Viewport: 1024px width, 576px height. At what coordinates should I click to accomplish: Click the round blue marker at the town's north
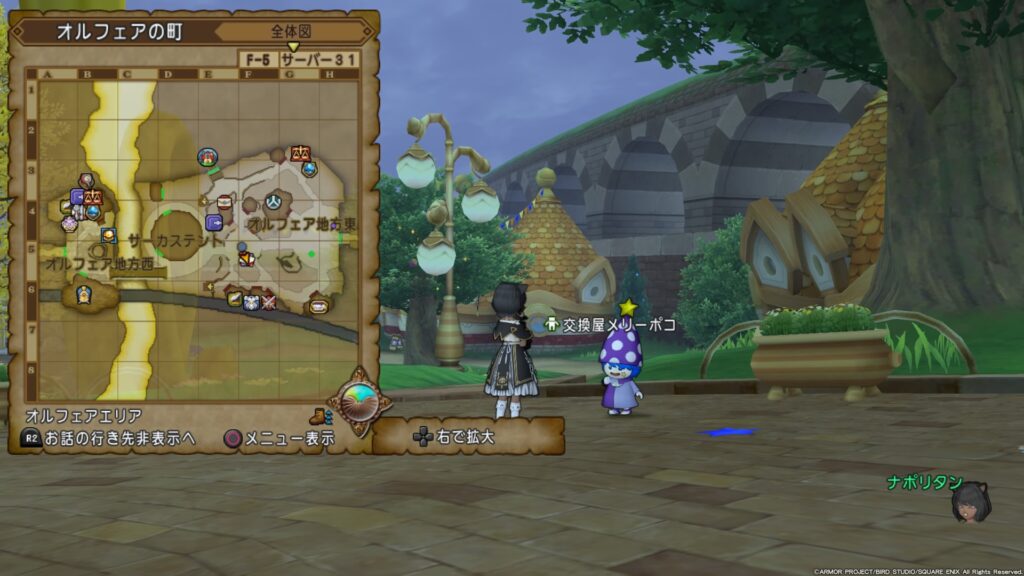(x=207, y=157)
